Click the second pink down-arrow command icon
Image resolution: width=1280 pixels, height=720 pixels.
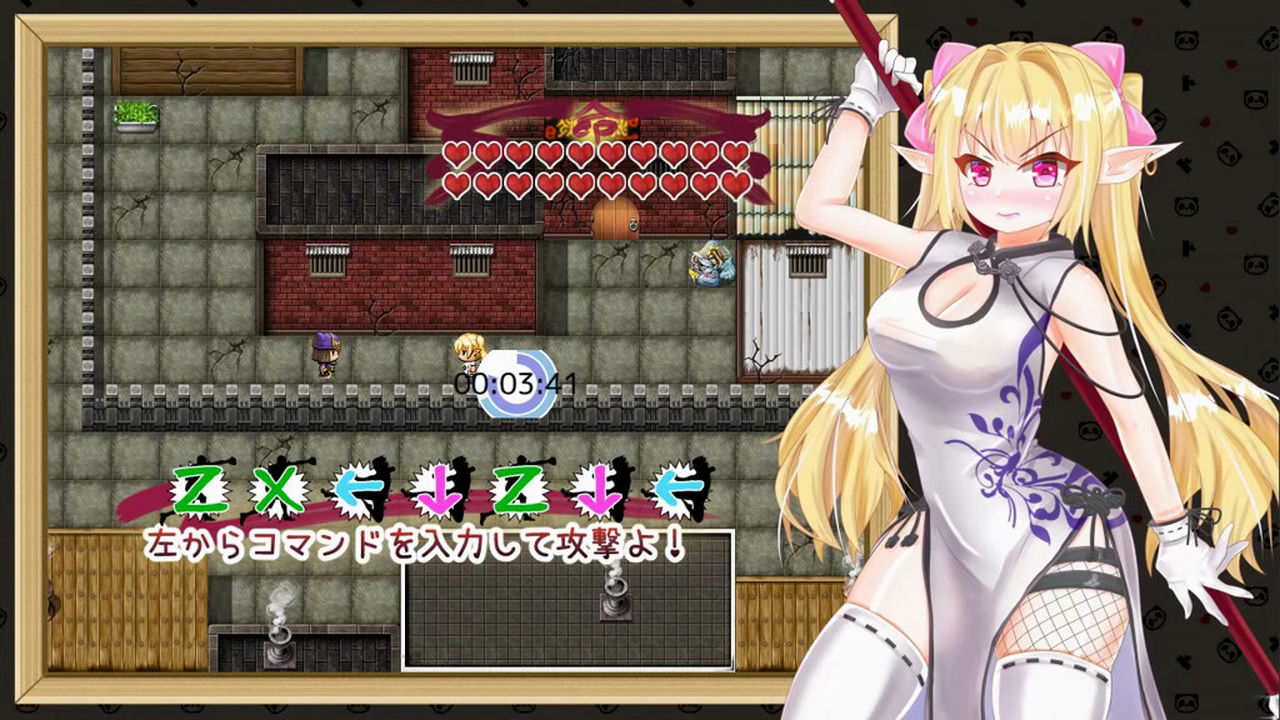596,490
